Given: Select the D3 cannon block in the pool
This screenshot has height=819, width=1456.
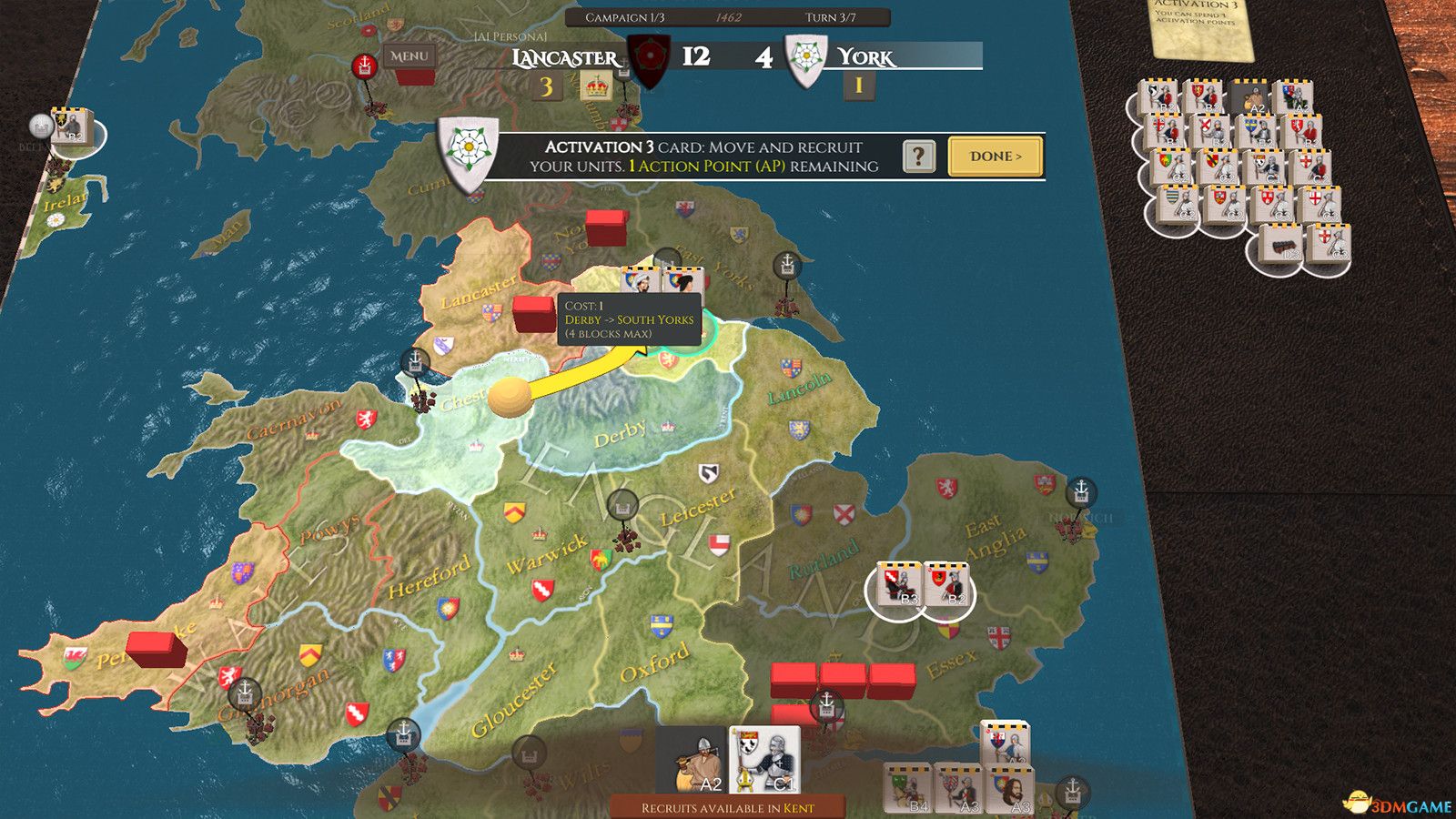Looking at the screenshot, I should pyautogui.click(x=1282, y=246).
